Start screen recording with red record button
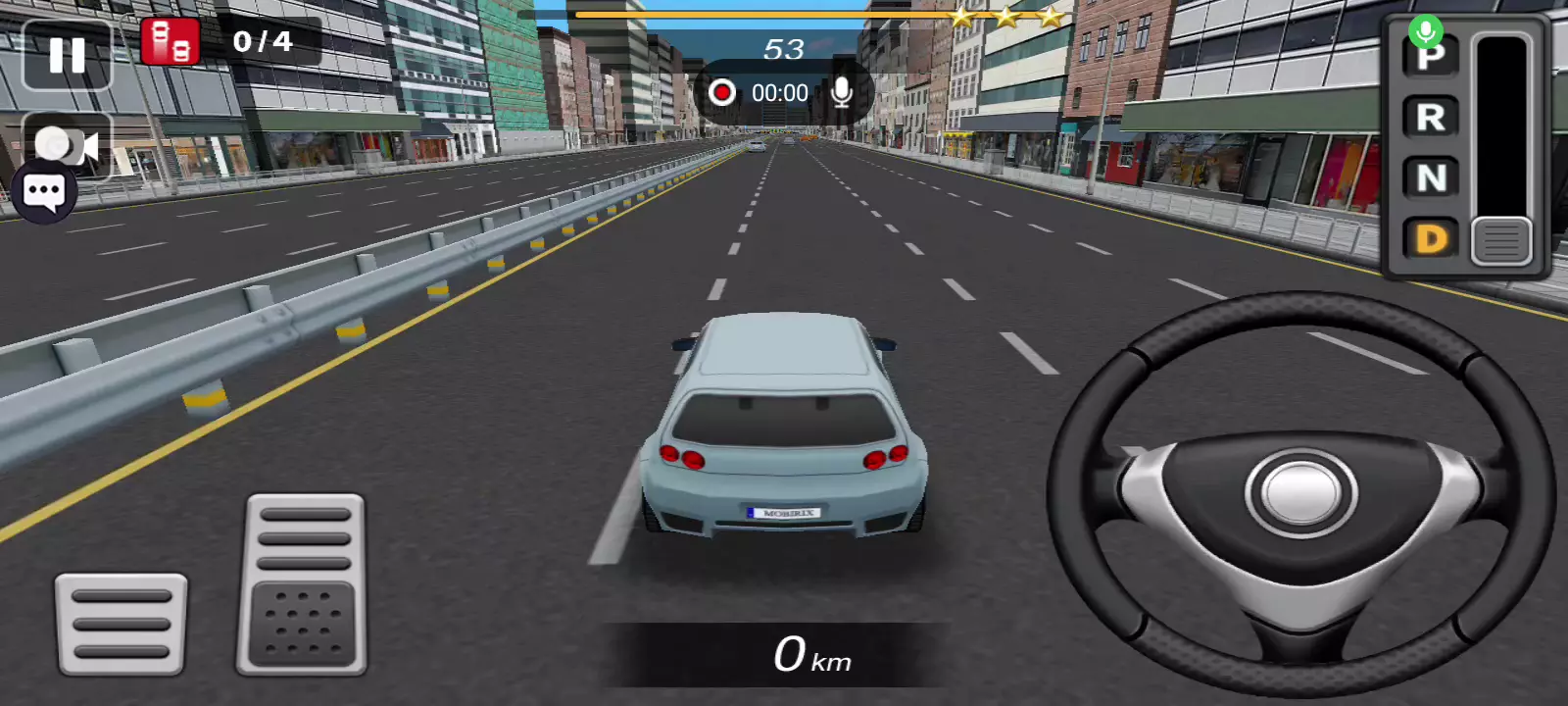This screenshot has width=1568, height=706. [x=722, y=93]
